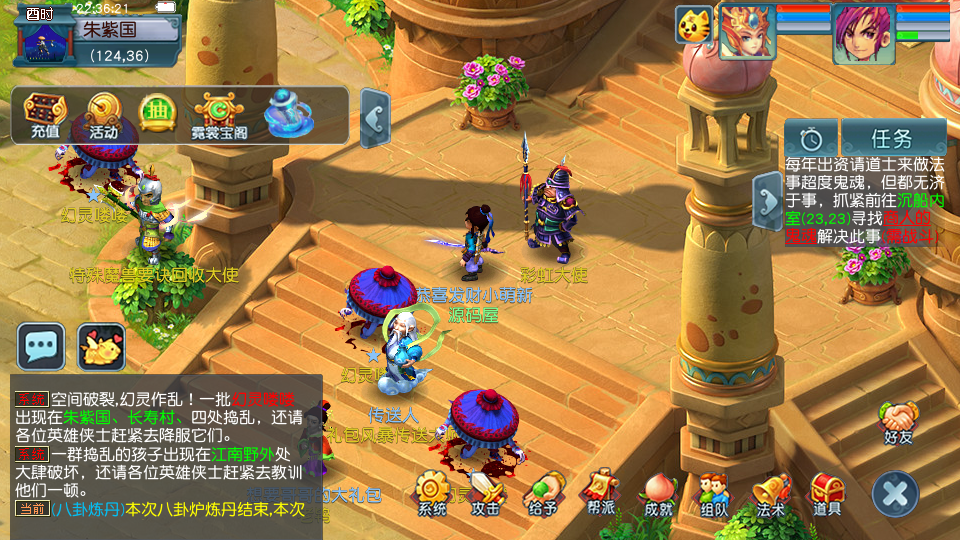
Task: Open the purple-haired player portrait
Action: click(x=863, y=34)
